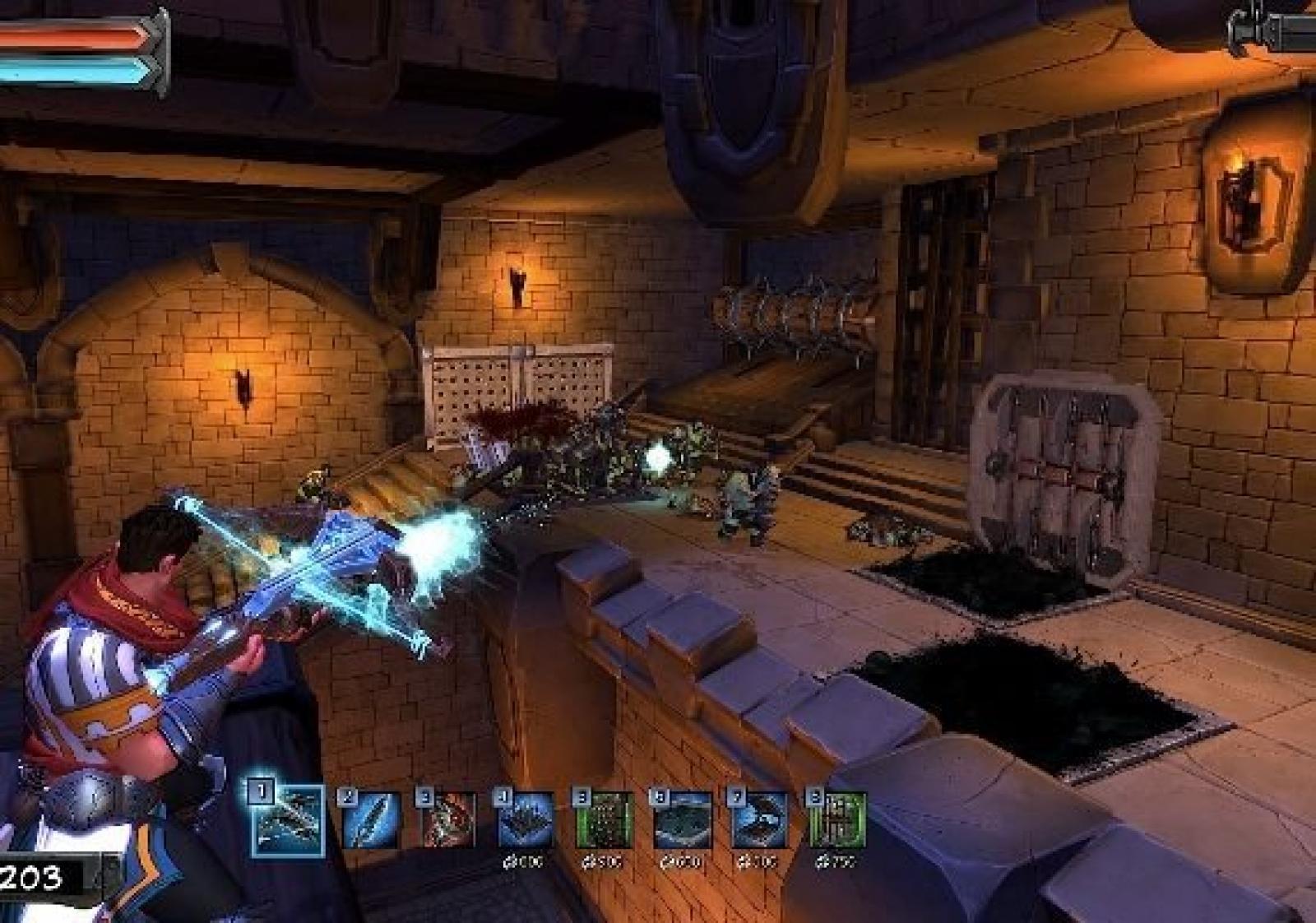Pick the floor spike trap in slot 4
Screen dimensions: 1316x923
click(525, 820)
